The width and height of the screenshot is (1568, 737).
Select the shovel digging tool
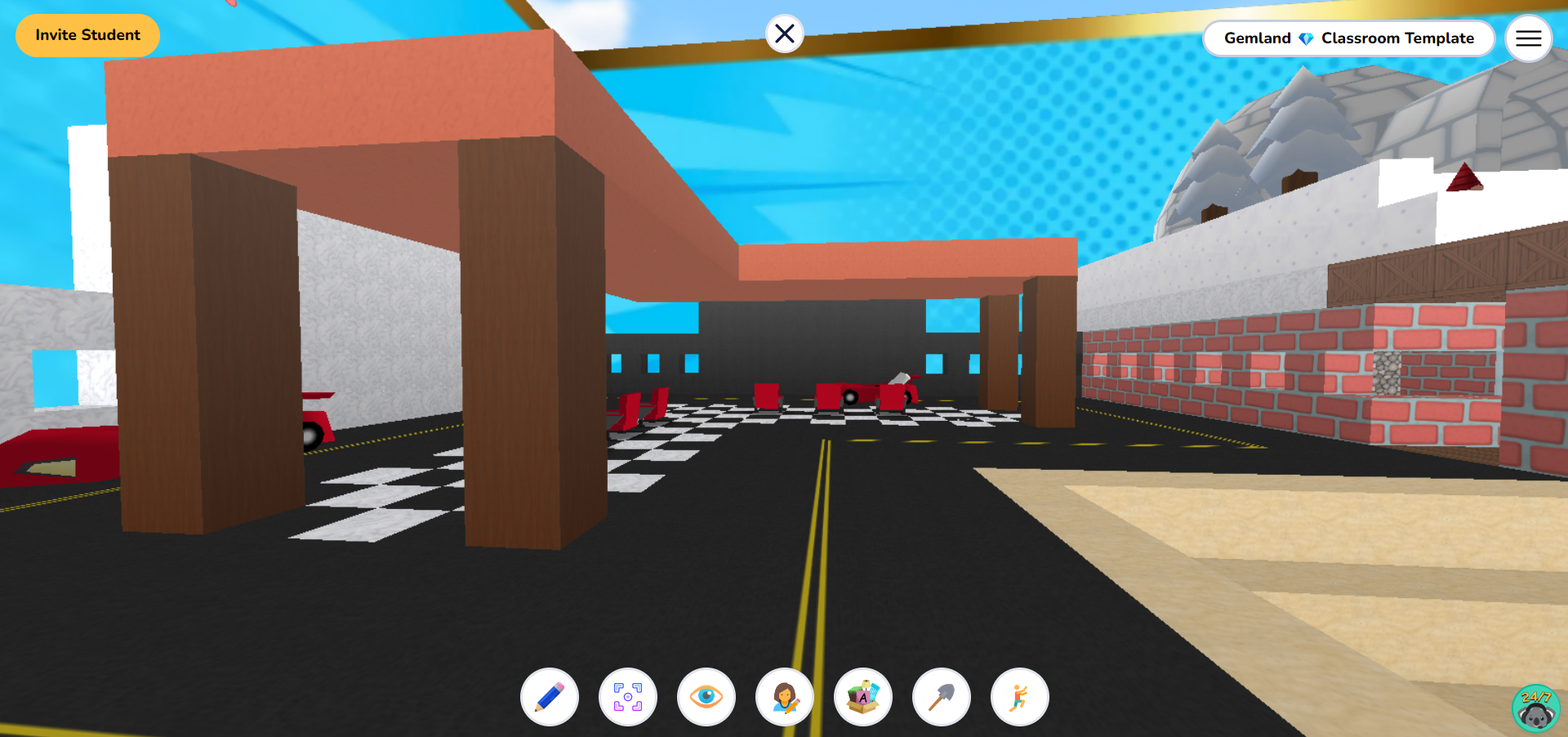941,697
